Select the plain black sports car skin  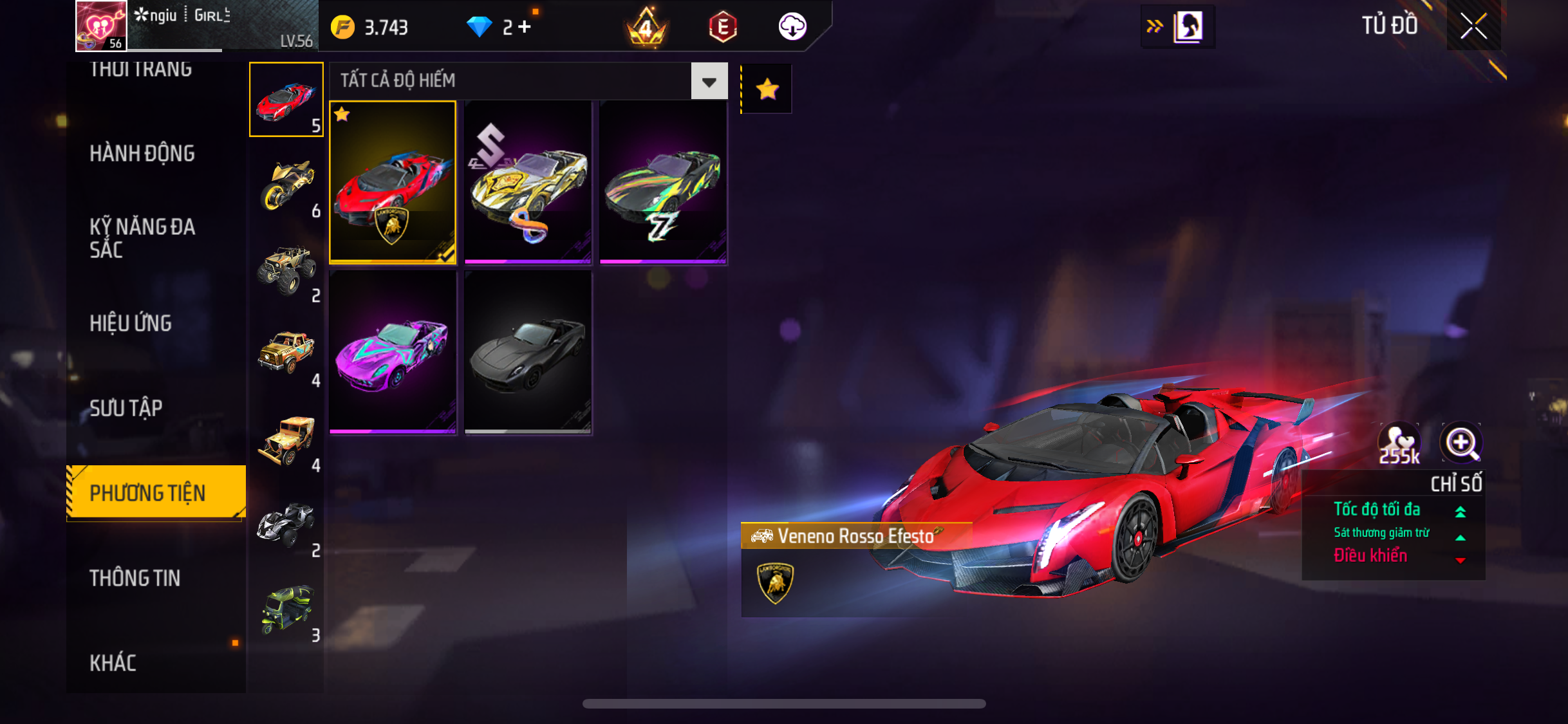[x=528, y=352]
